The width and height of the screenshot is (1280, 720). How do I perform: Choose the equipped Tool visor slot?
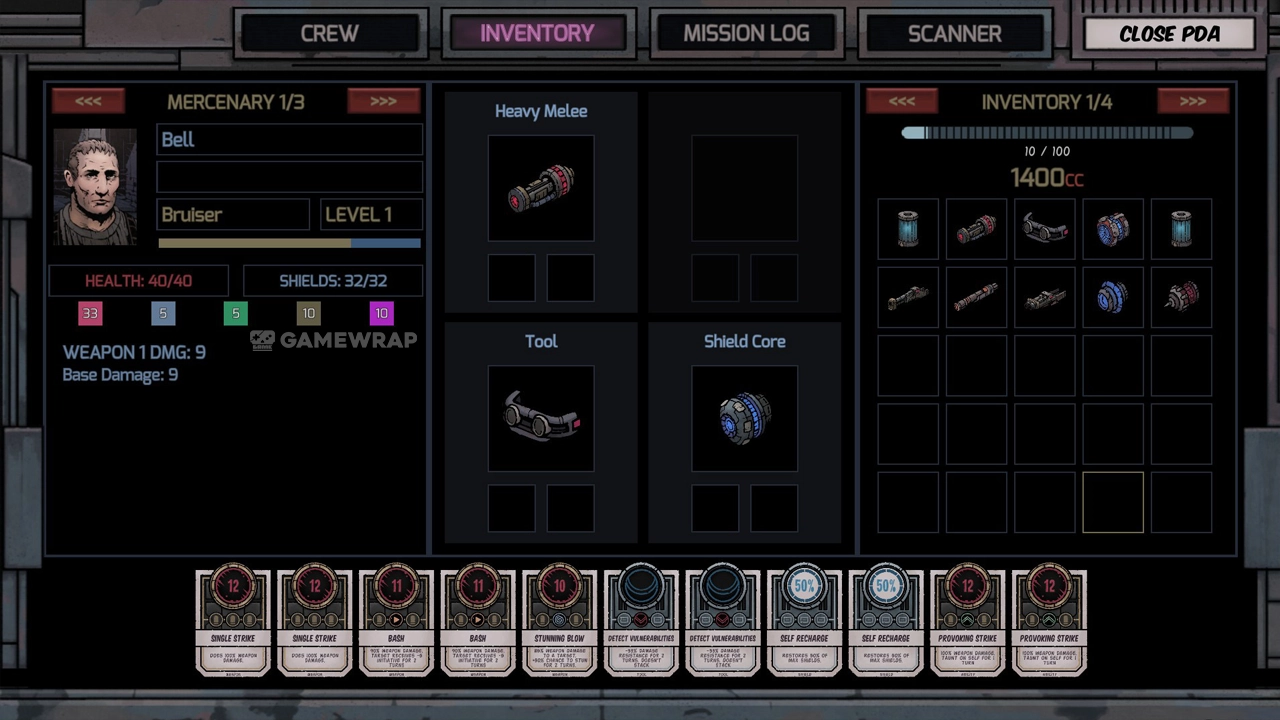(541, 418)
